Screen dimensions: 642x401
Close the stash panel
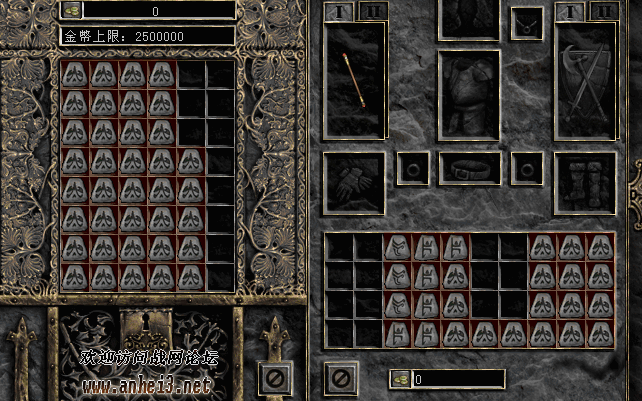tap(272, 378)
